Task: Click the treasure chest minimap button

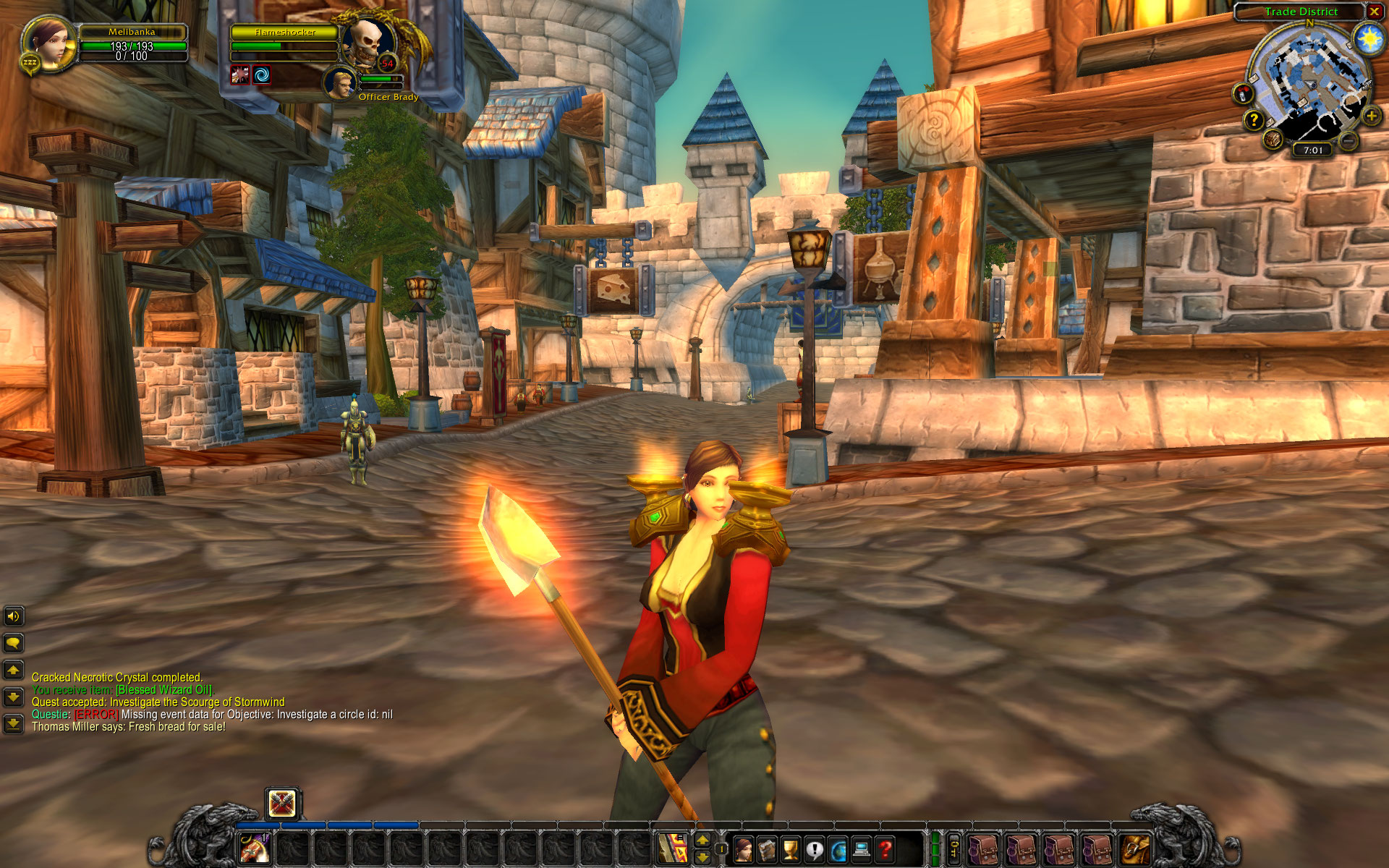Action: click(1273, 138)
